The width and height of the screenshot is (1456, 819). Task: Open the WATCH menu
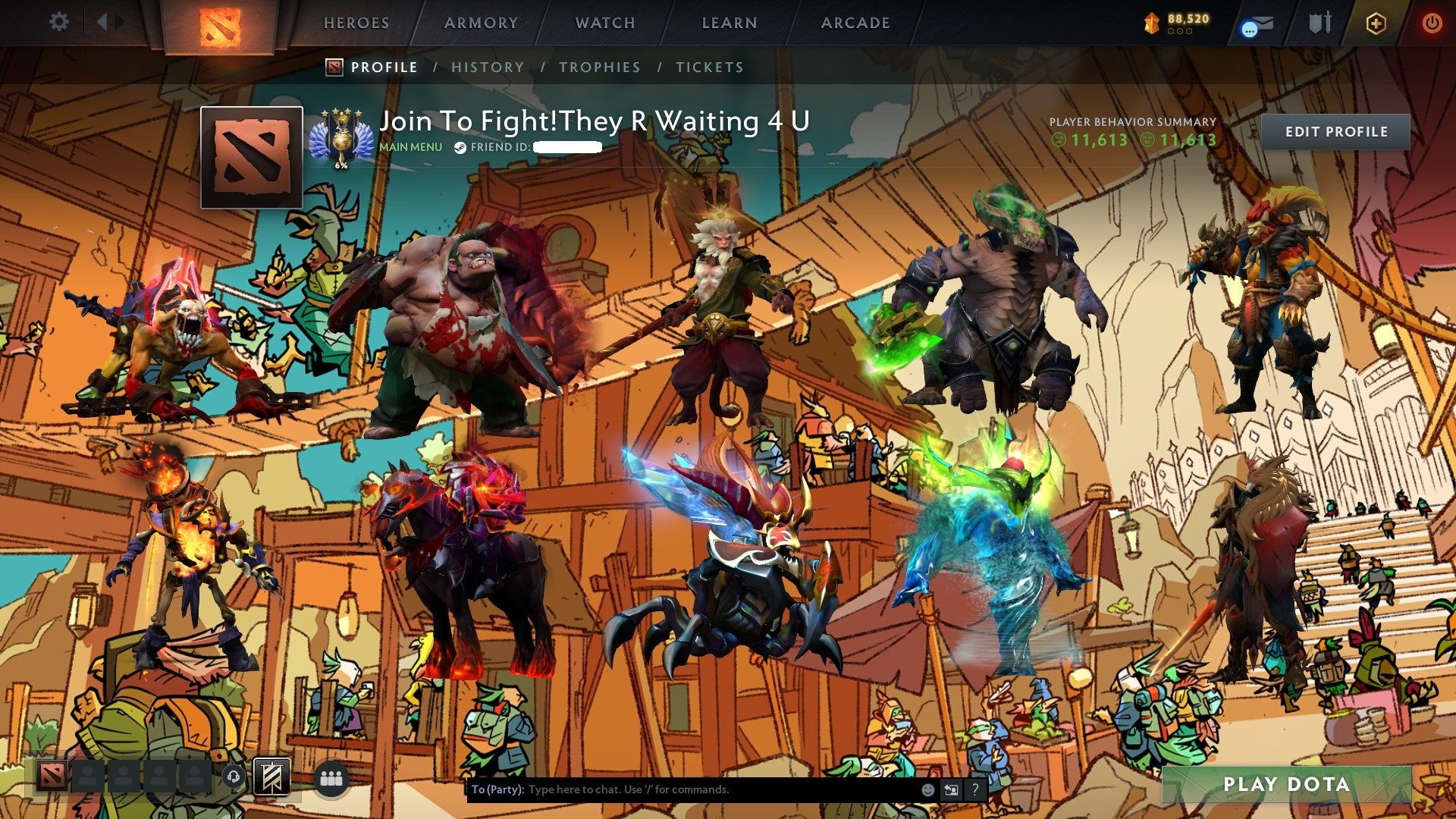point(605,23)
